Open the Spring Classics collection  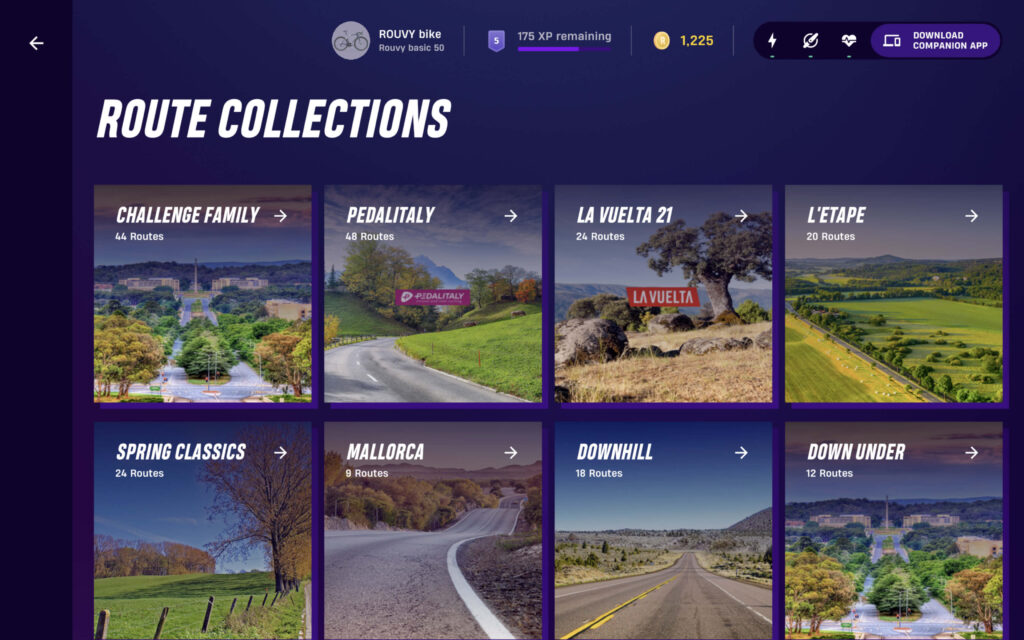click(x=203, y=530)
